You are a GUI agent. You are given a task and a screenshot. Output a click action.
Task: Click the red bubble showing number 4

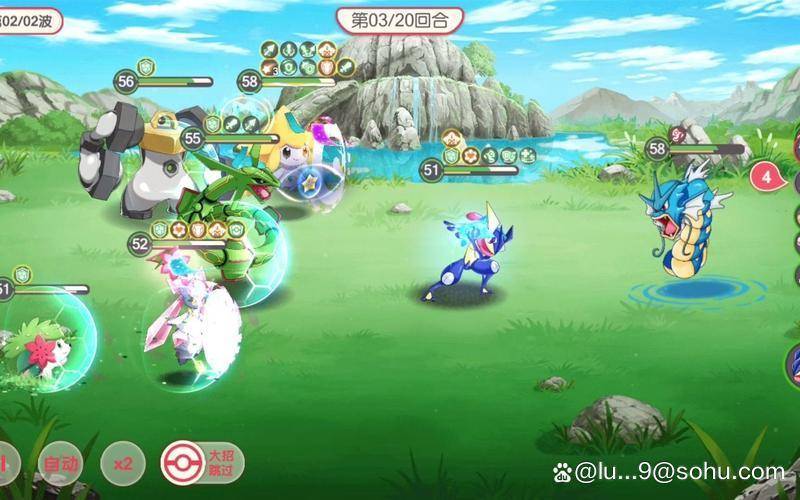(767, 177)
